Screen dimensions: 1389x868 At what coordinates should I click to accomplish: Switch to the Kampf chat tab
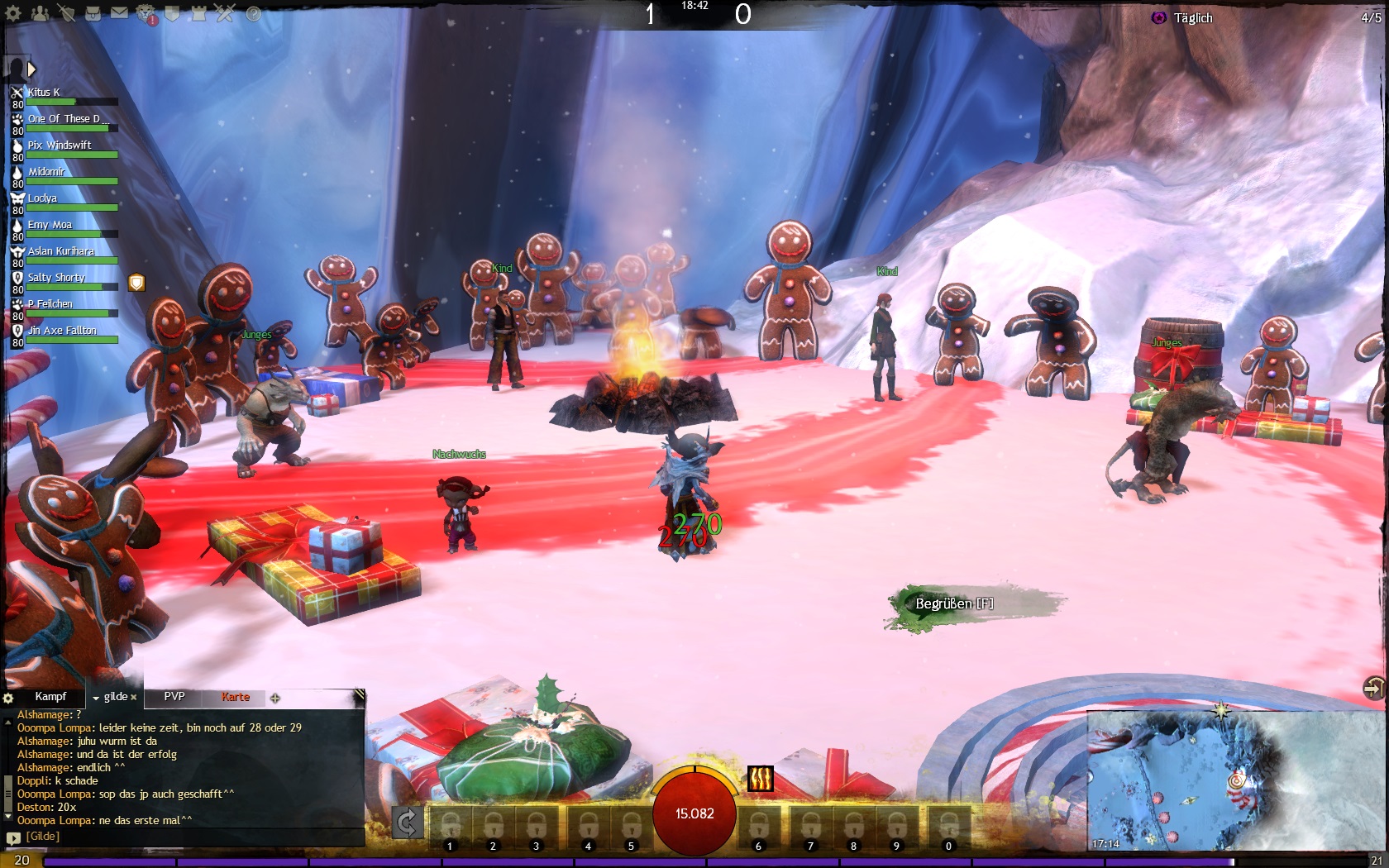click(x=50, y=697)
